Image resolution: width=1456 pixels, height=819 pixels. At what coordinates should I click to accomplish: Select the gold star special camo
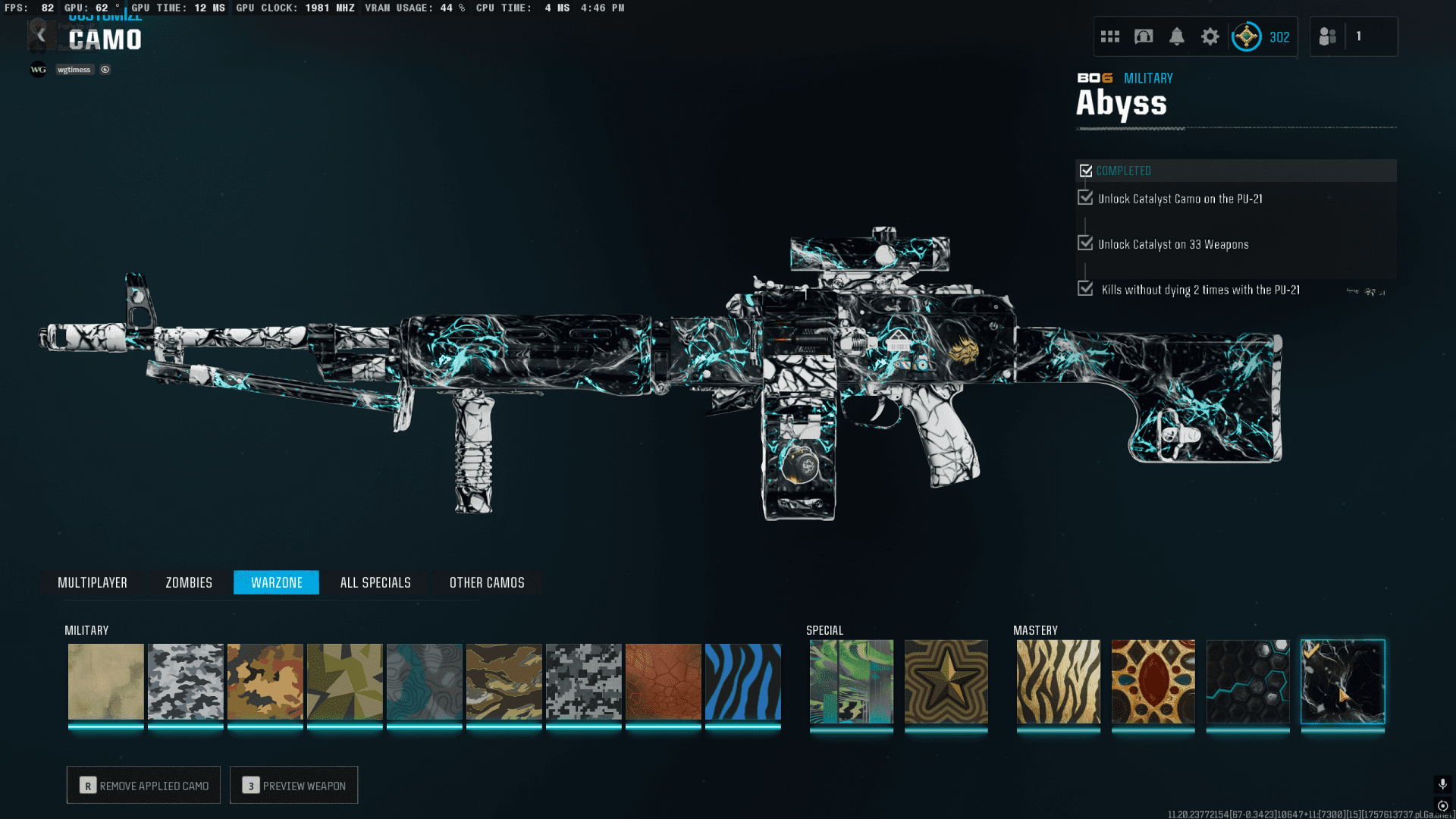[946, 682]
